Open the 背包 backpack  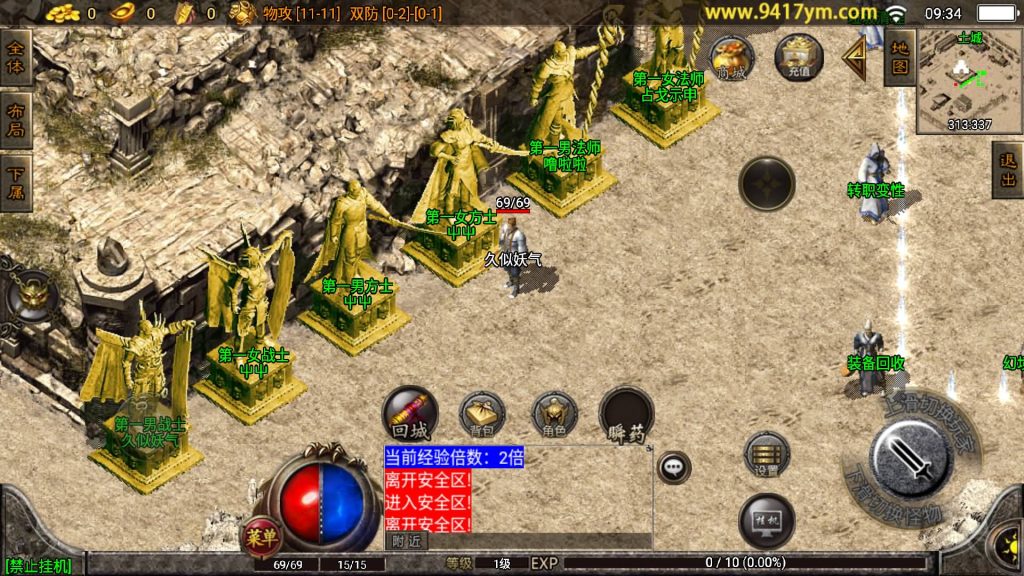point(482,414)
